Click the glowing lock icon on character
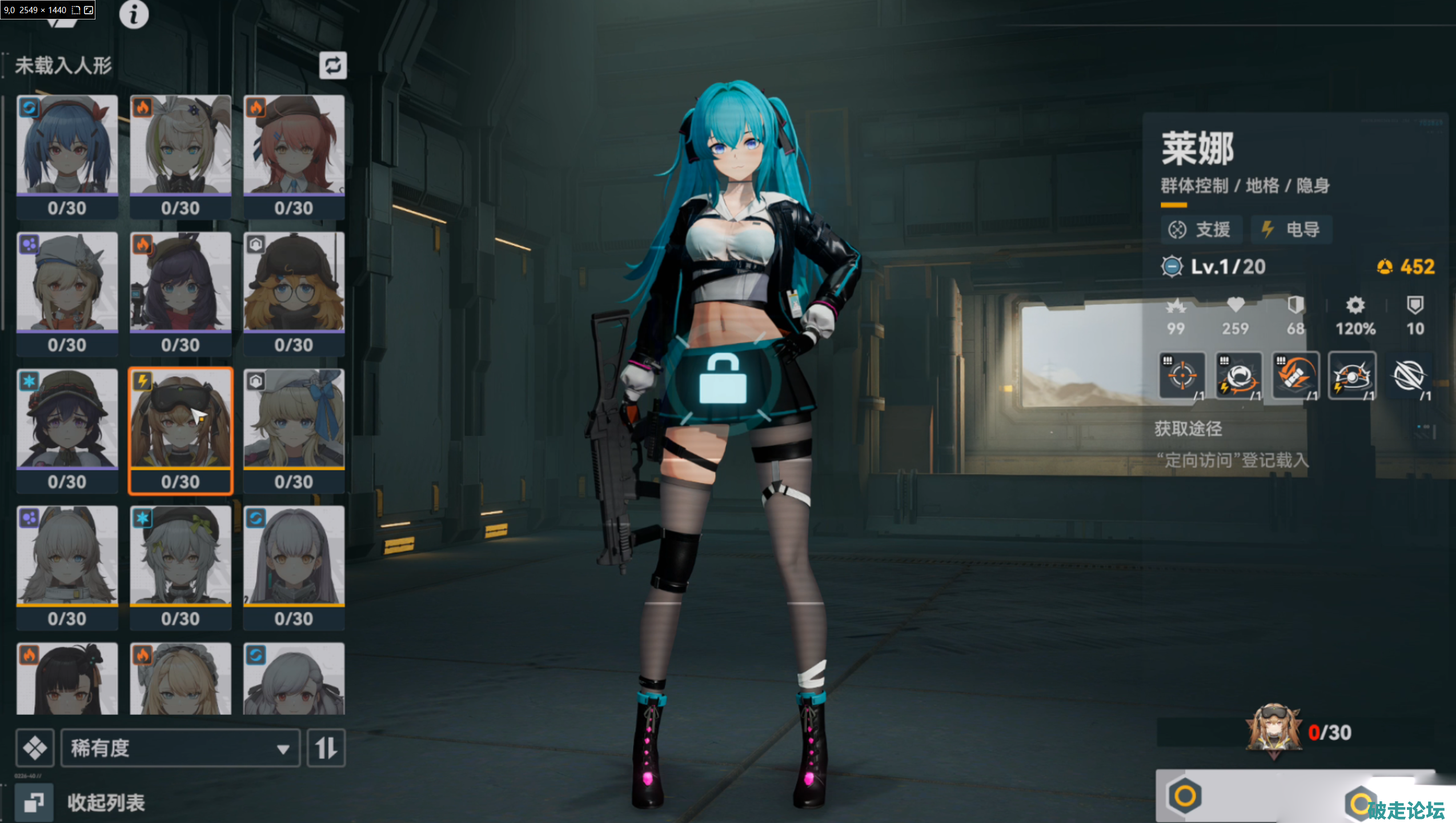 click(723, 380)
